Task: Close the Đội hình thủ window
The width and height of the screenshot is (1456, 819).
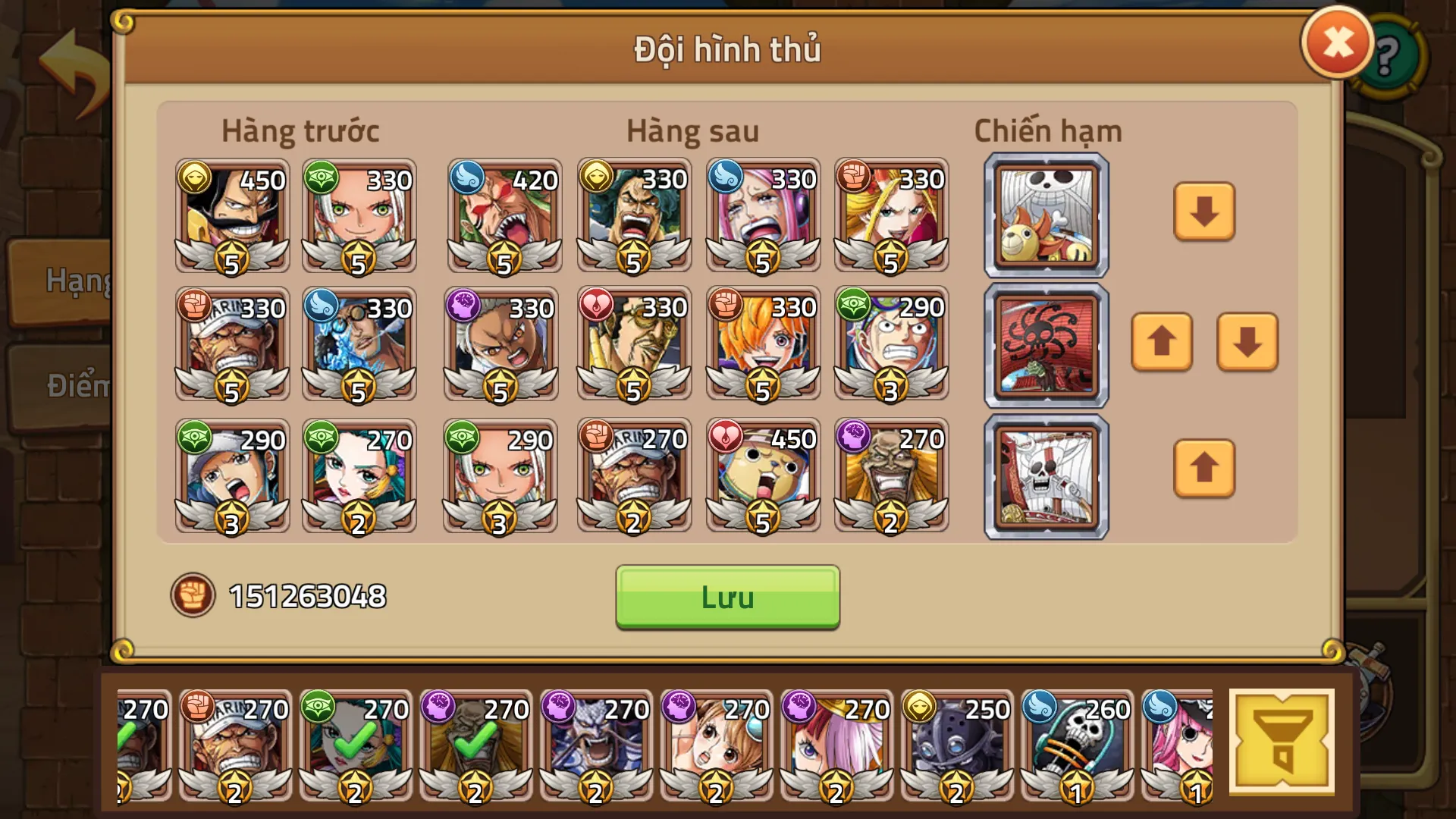Action: (x=1337, y=42)
